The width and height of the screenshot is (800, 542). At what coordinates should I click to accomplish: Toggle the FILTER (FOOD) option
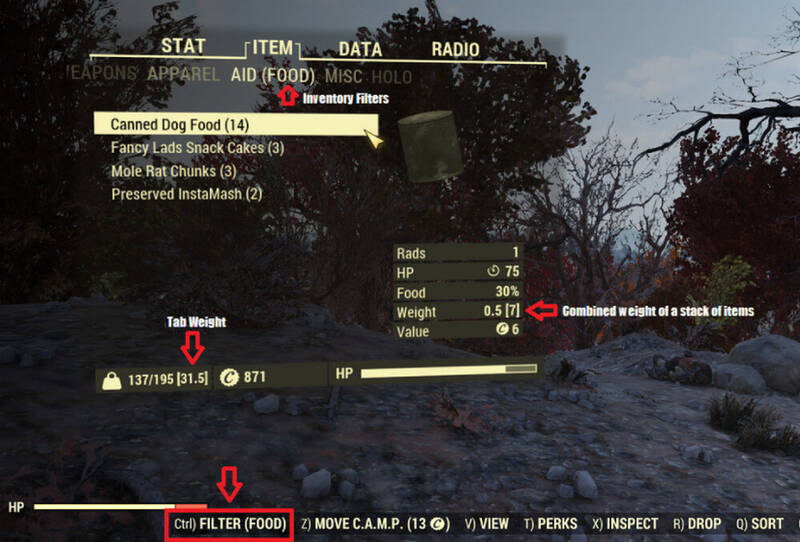point(230,524)
